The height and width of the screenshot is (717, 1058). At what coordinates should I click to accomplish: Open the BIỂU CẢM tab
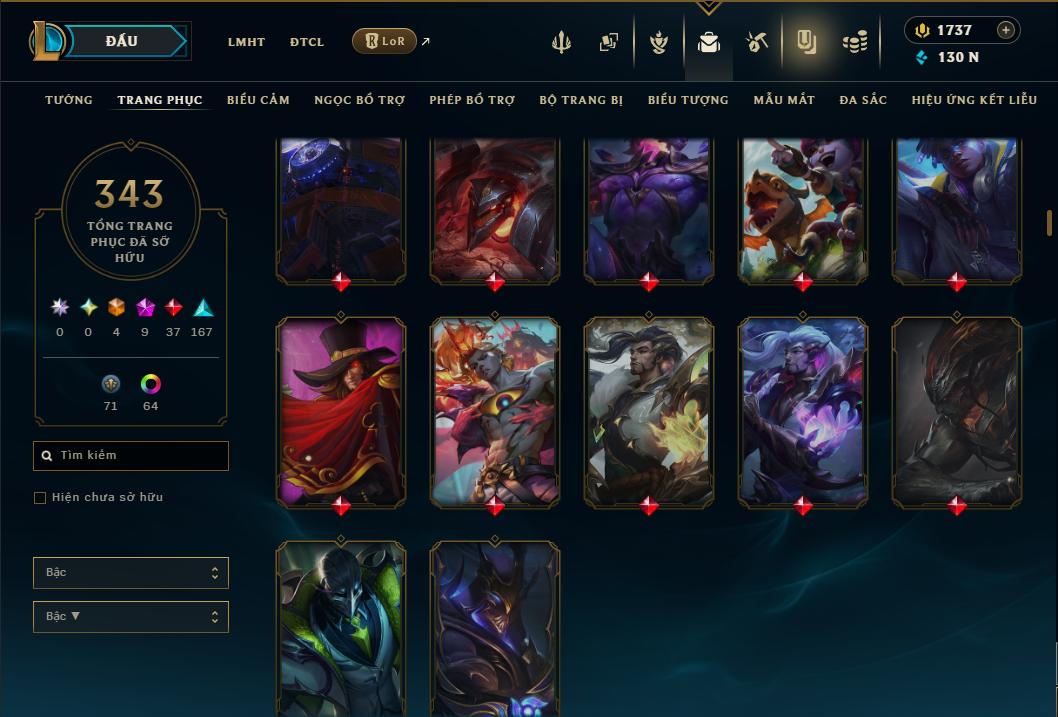pos(258,100)
